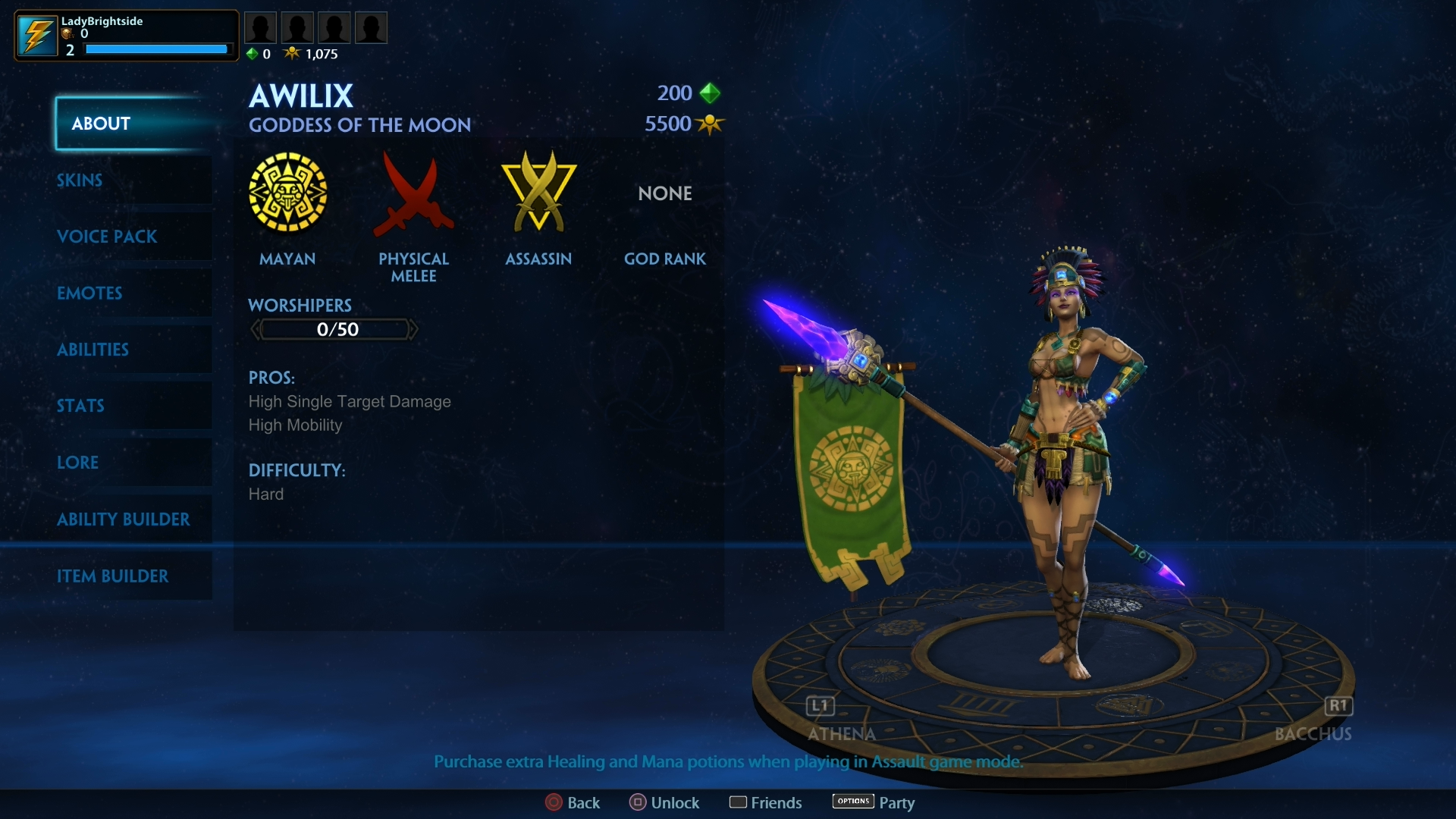Click the Unlock circle button icon

tap(638, 802)
